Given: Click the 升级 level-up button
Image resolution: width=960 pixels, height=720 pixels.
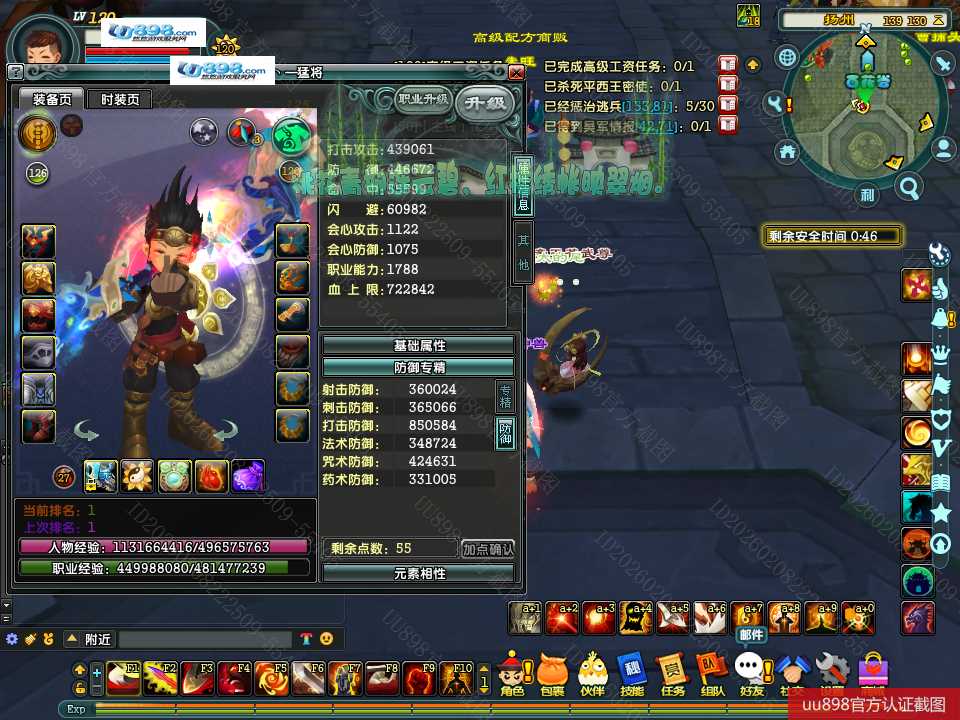Looking at the screenshot, I should click(x=485, y=103).
